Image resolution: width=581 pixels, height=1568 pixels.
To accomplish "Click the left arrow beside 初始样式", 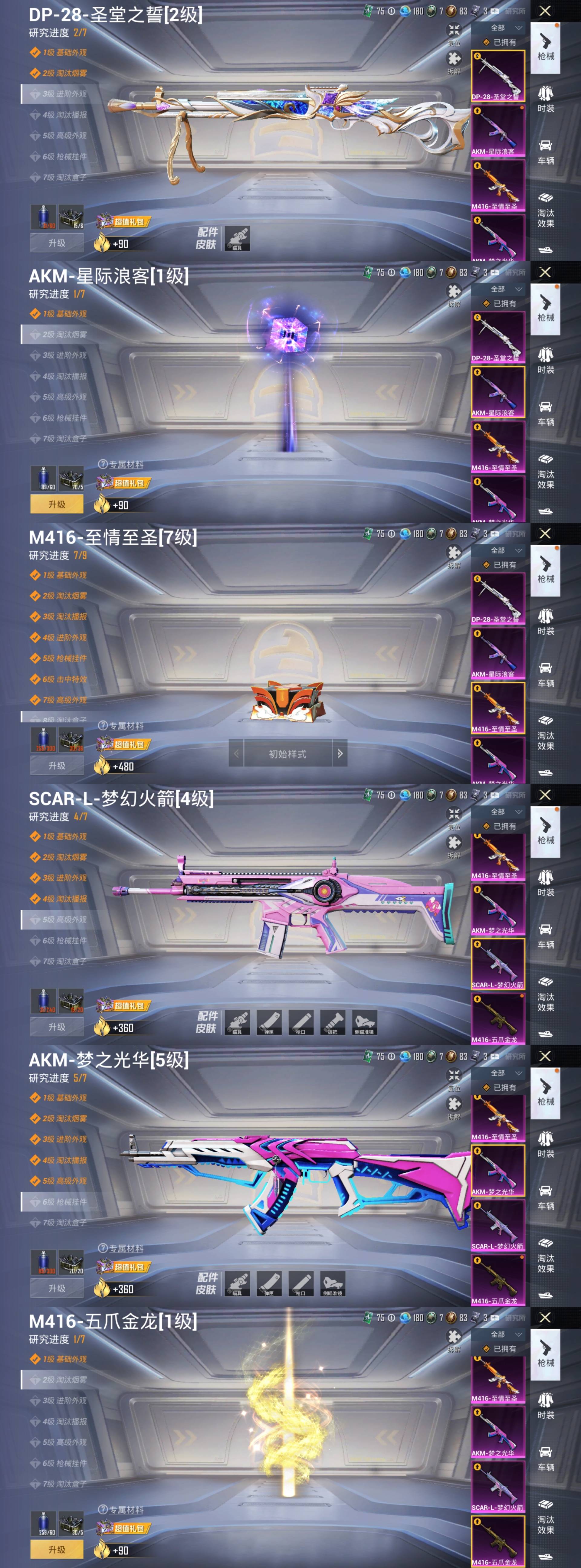I will coord(236,753).
